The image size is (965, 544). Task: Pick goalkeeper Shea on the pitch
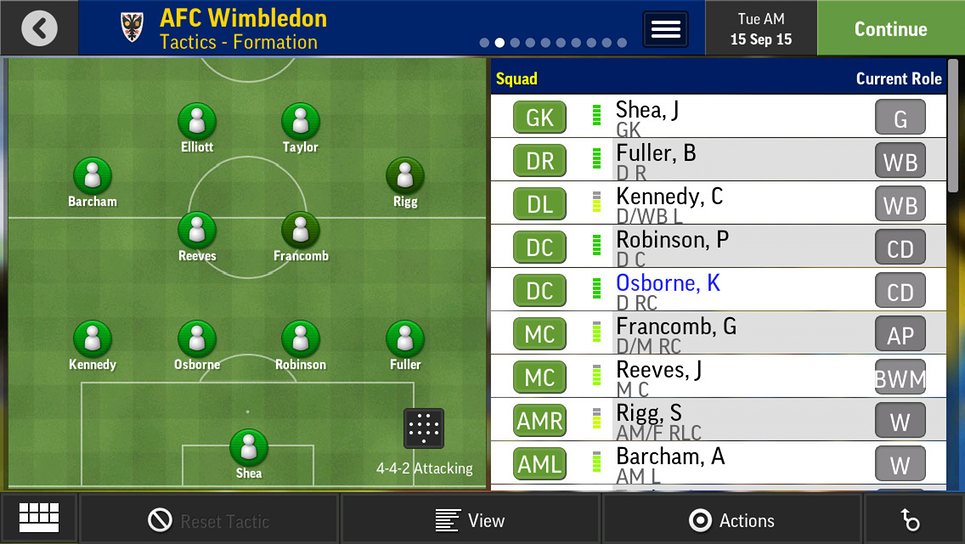click(x=249, y=448)
